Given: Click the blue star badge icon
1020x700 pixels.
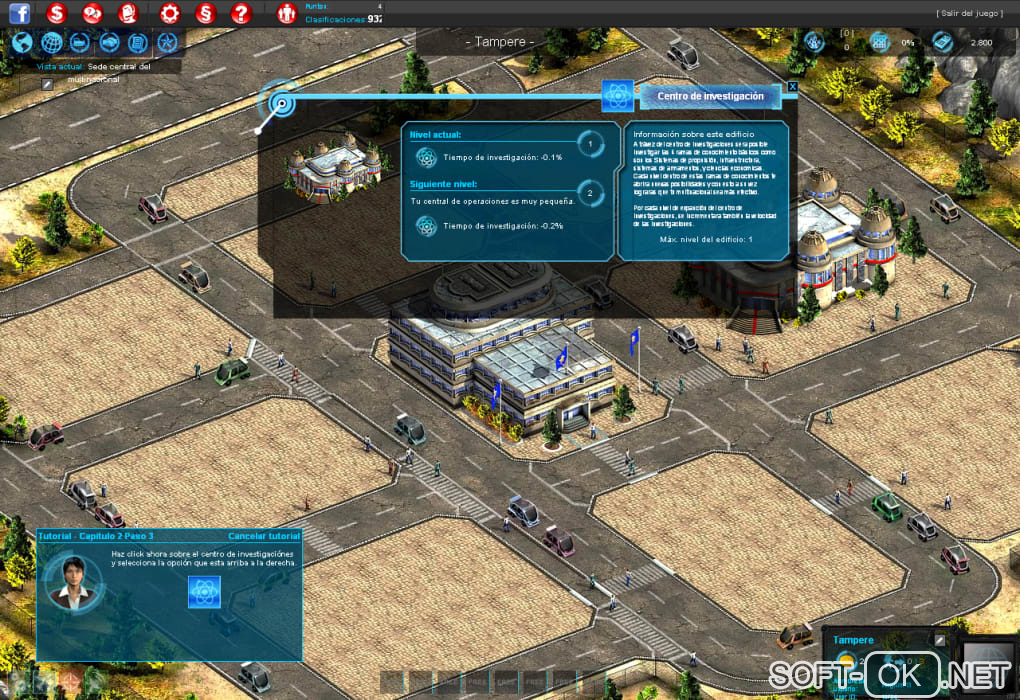Looking at the screenshot, I should tap(168, 42).
